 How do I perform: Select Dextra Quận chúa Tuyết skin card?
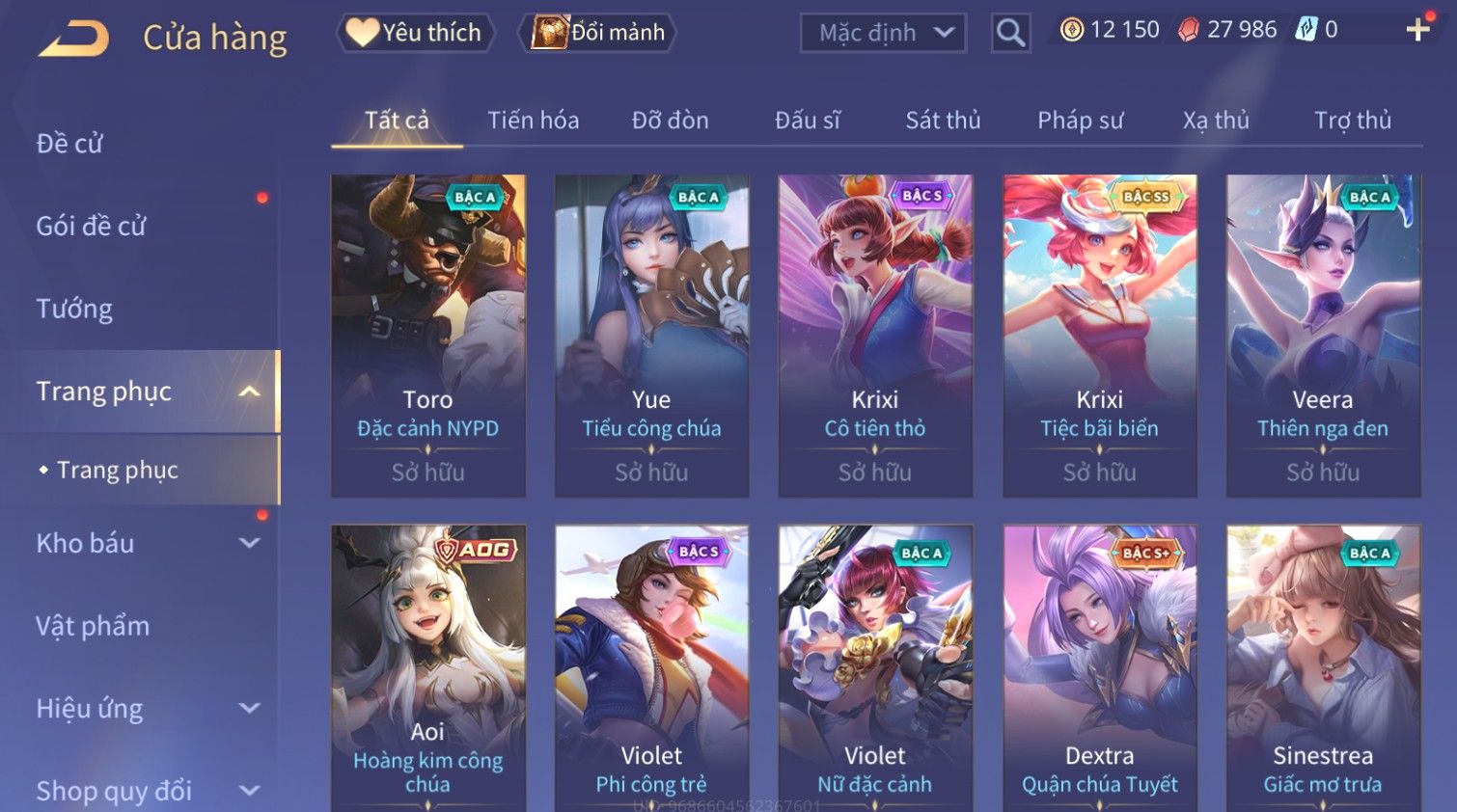[1099, 667]
